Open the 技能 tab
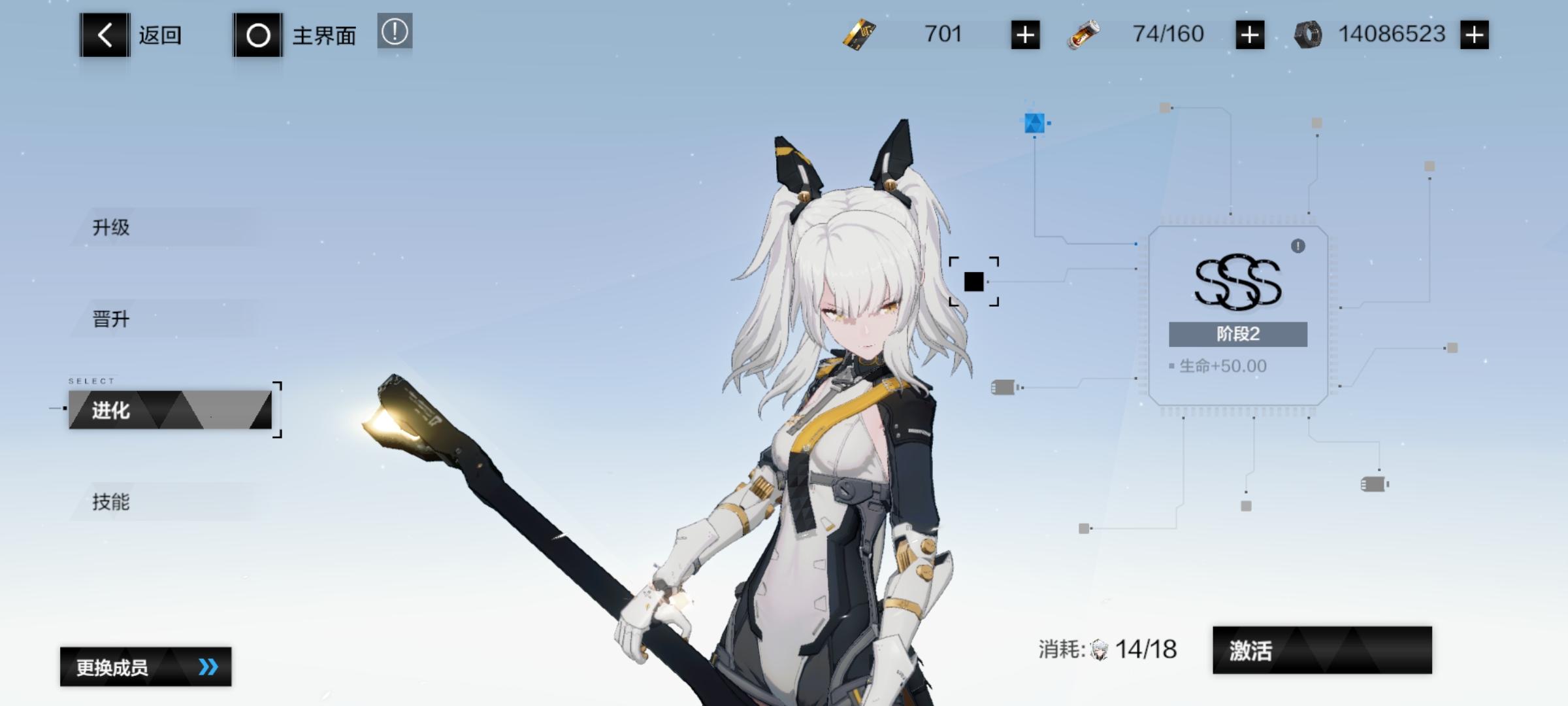Image resolution: width=1568 pixels, height=706 pixels. pos(111,503)
